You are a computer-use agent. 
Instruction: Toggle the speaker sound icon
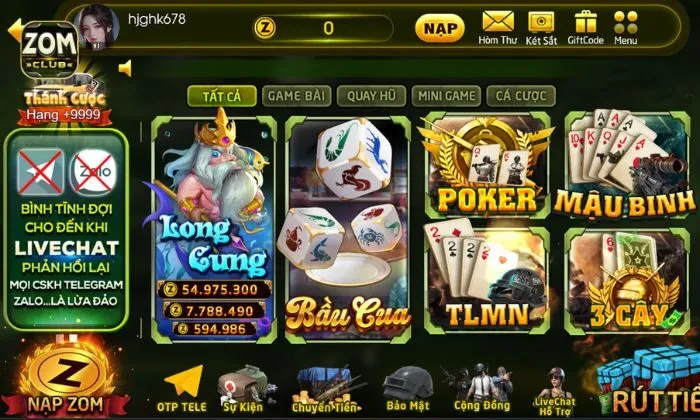click(x=126, y=68)
